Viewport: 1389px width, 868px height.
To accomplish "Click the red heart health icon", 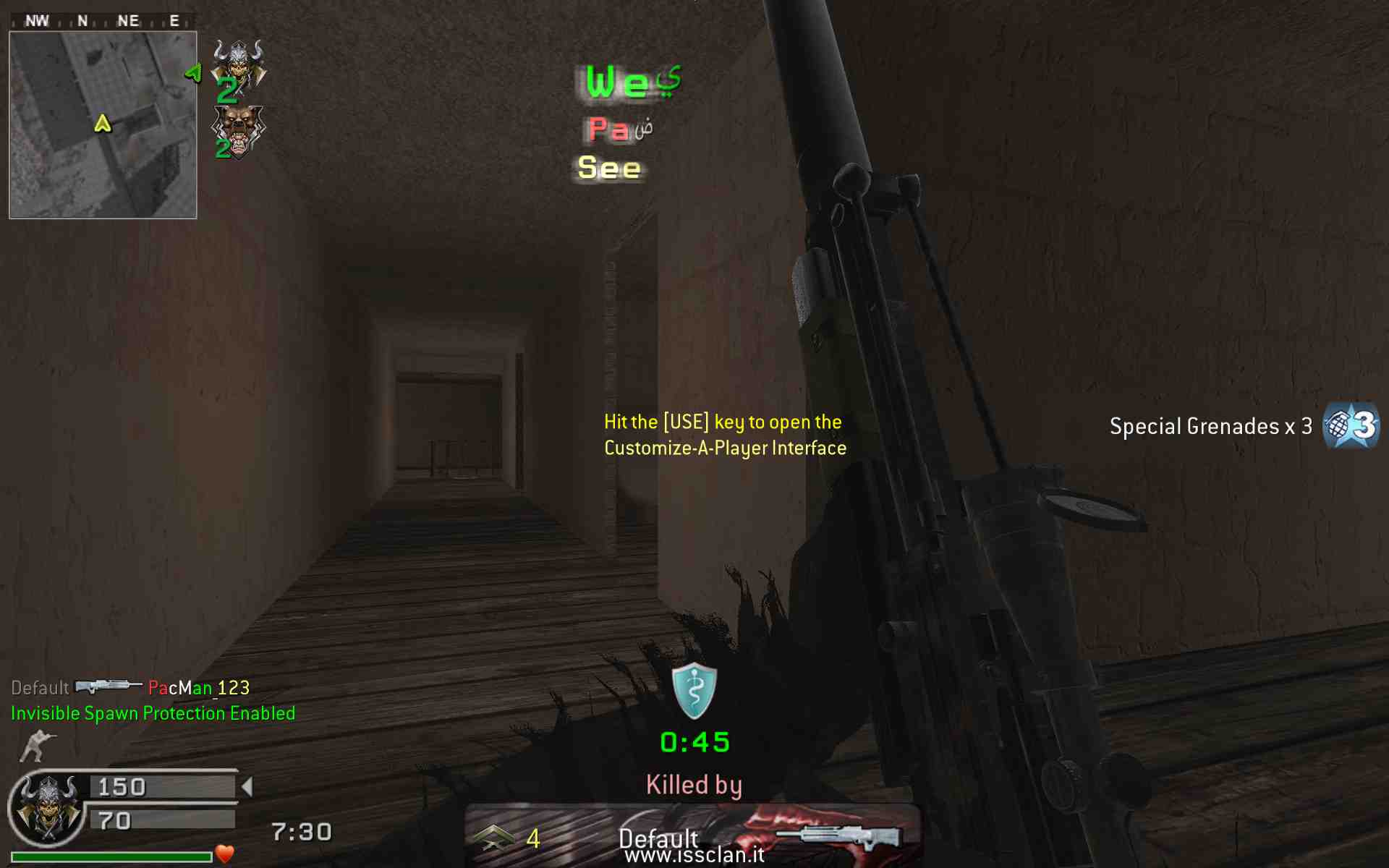I will (x=225, y=854).
